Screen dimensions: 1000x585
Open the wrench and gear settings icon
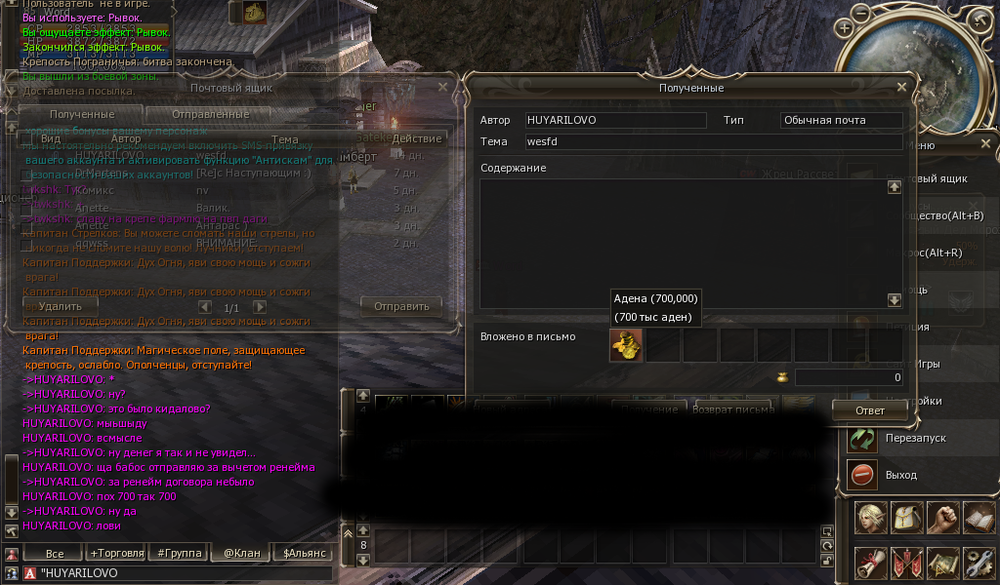[978, 564]
